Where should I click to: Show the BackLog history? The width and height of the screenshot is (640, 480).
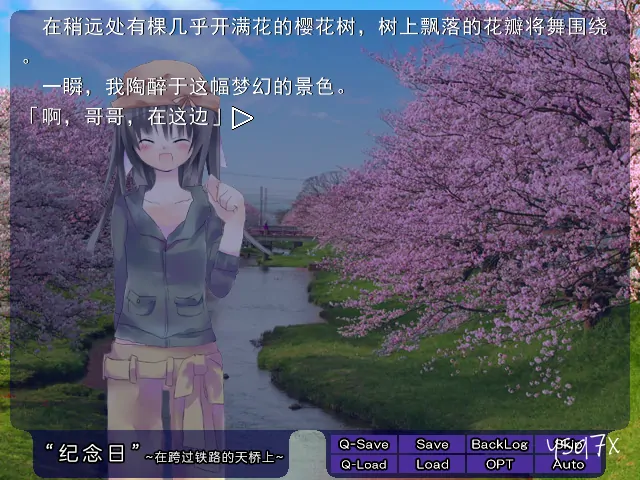pos(499,444)
